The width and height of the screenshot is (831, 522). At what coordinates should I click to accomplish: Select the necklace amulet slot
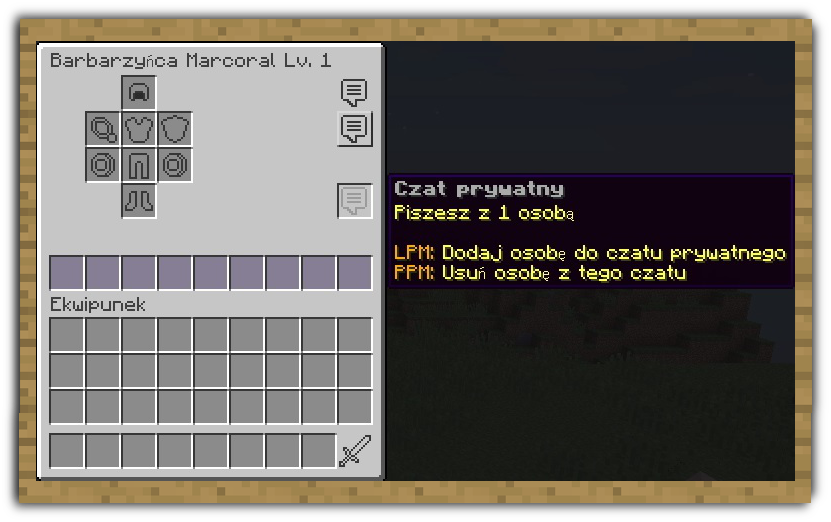(x=103, y=129)
